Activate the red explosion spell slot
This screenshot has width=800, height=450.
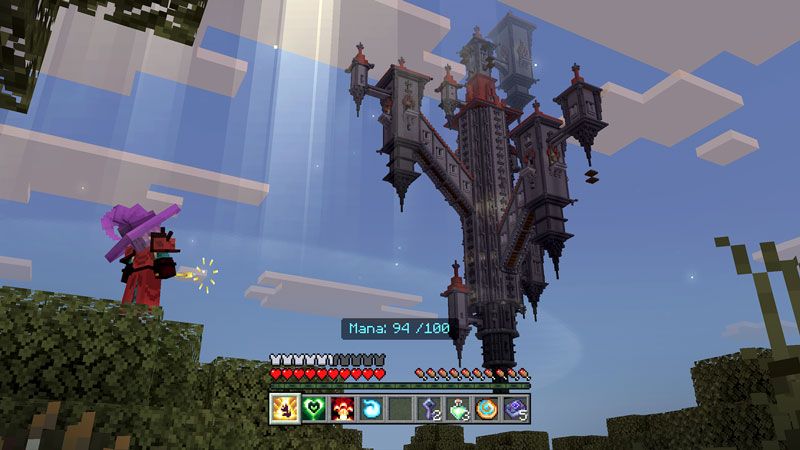click(x=343, y=409)
